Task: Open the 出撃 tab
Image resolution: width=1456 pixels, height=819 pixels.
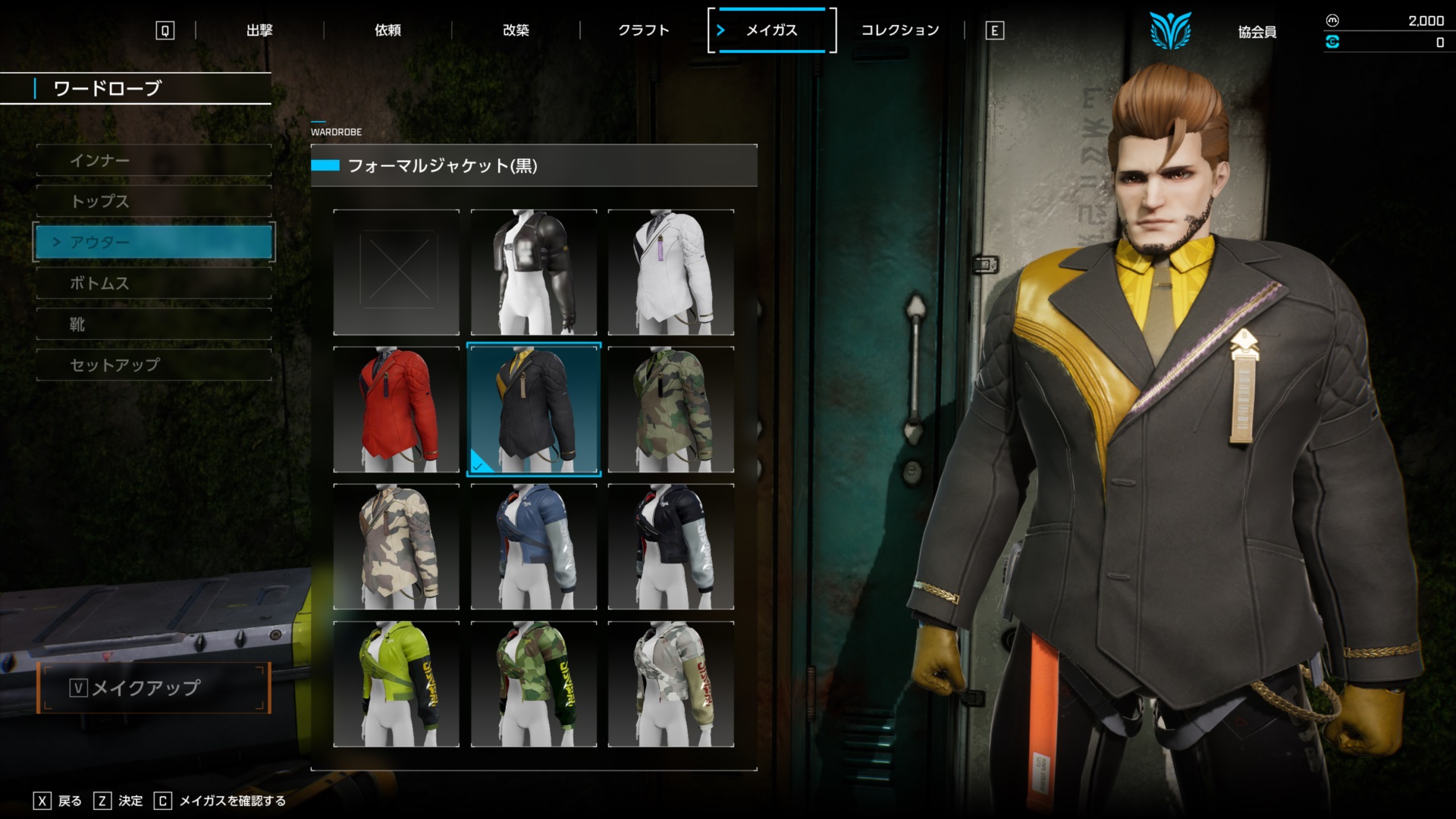Action: click(259, 30)
